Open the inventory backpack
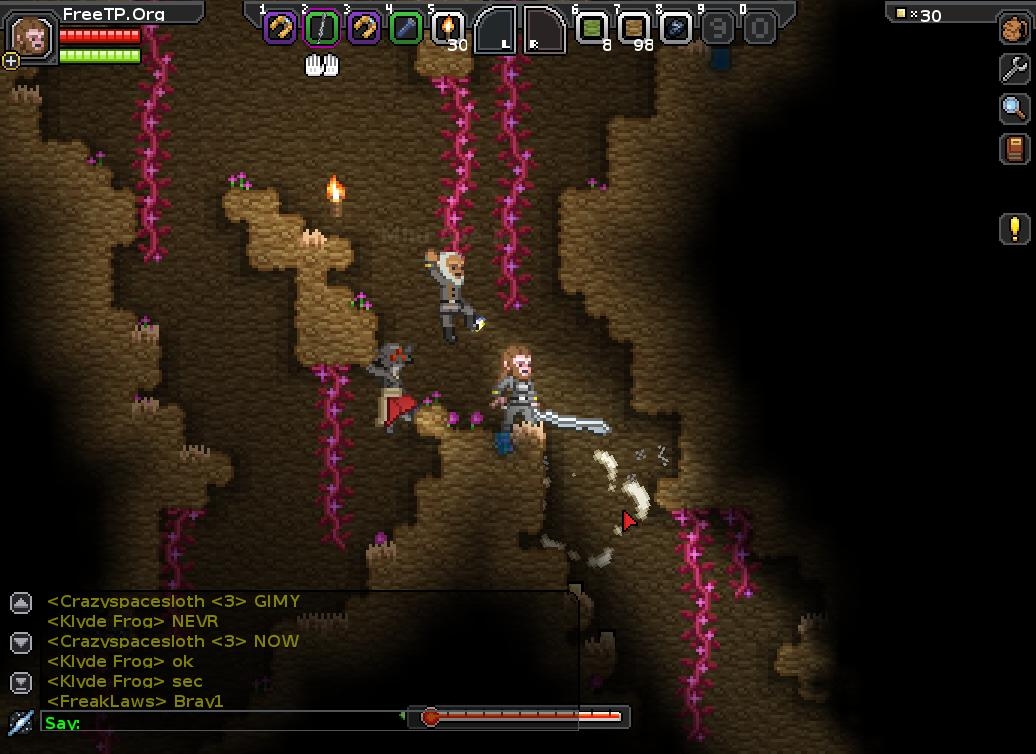Viewport: 1036px width, 754px height. (x=1014, y=29)
